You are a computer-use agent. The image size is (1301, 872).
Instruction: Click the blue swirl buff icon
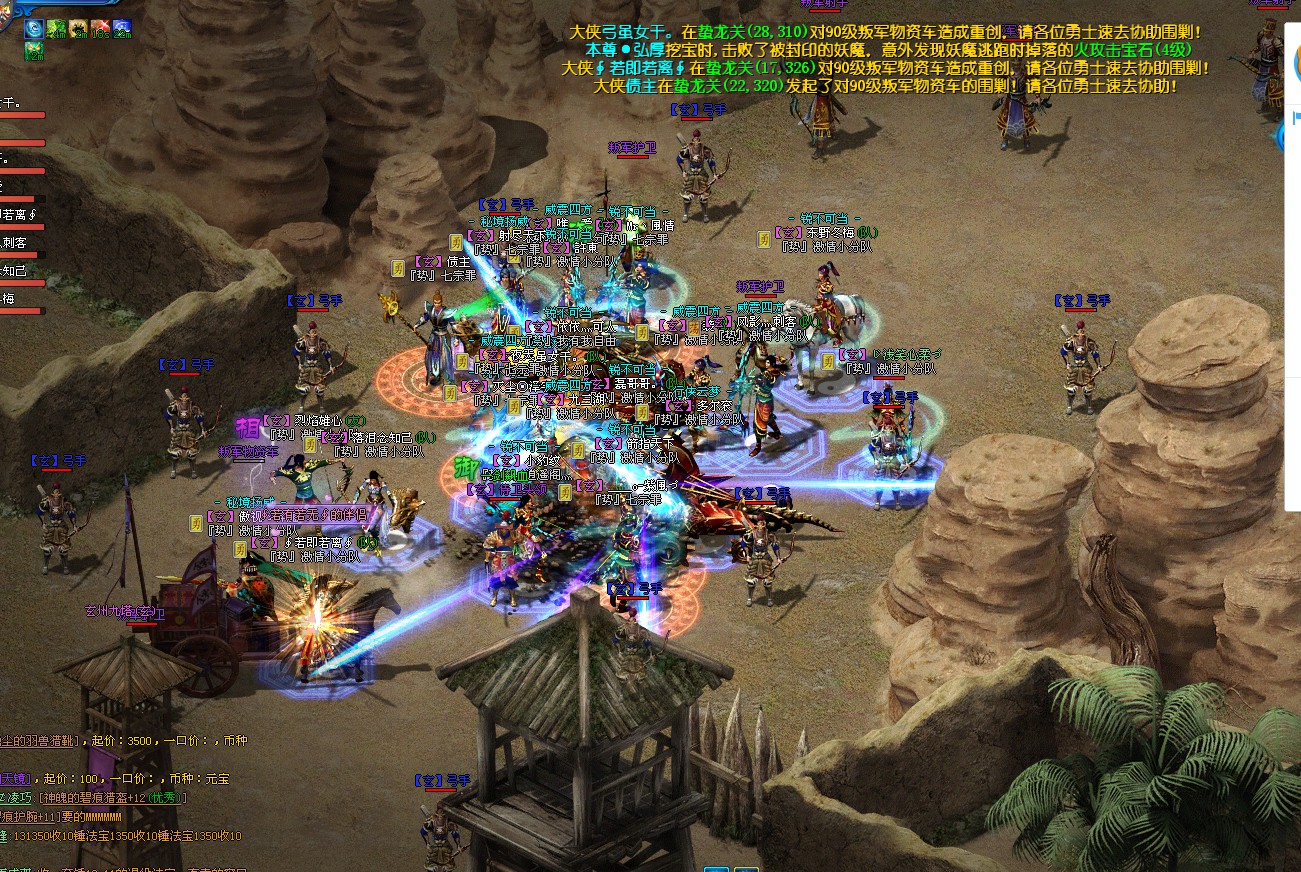point(34,28)
